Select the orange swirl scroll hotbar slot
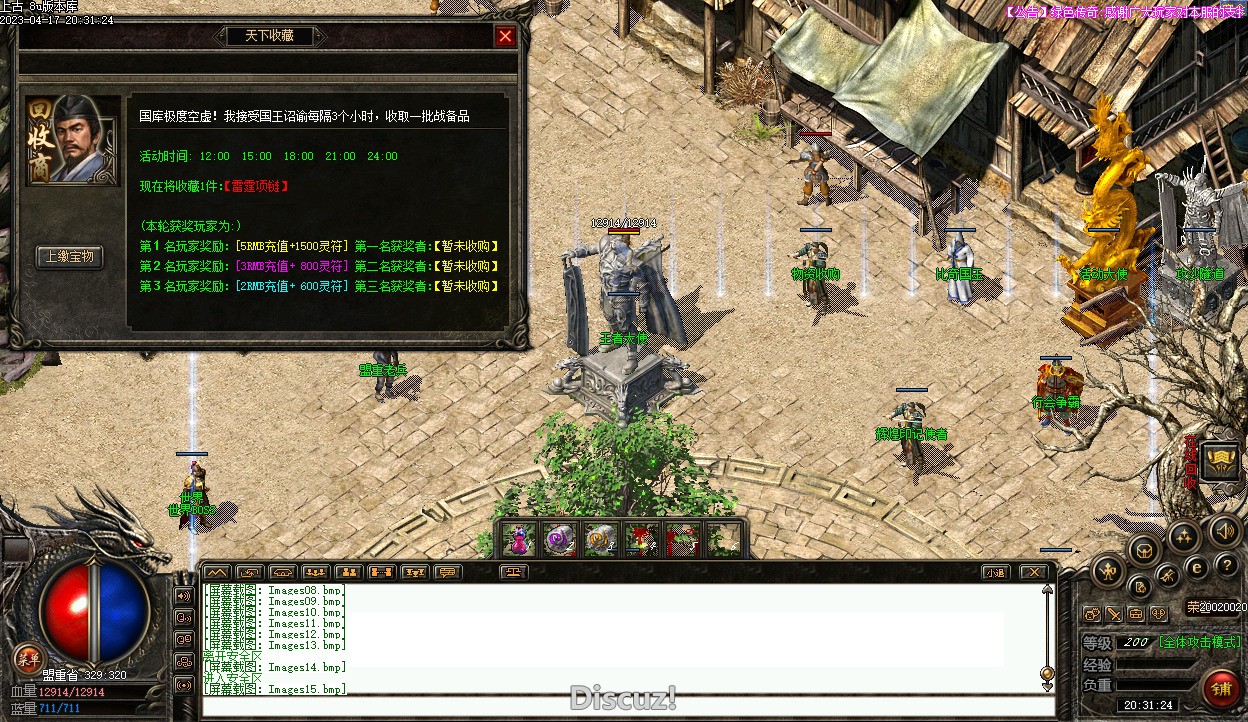The image size is (1248, 722). point(600,540)
